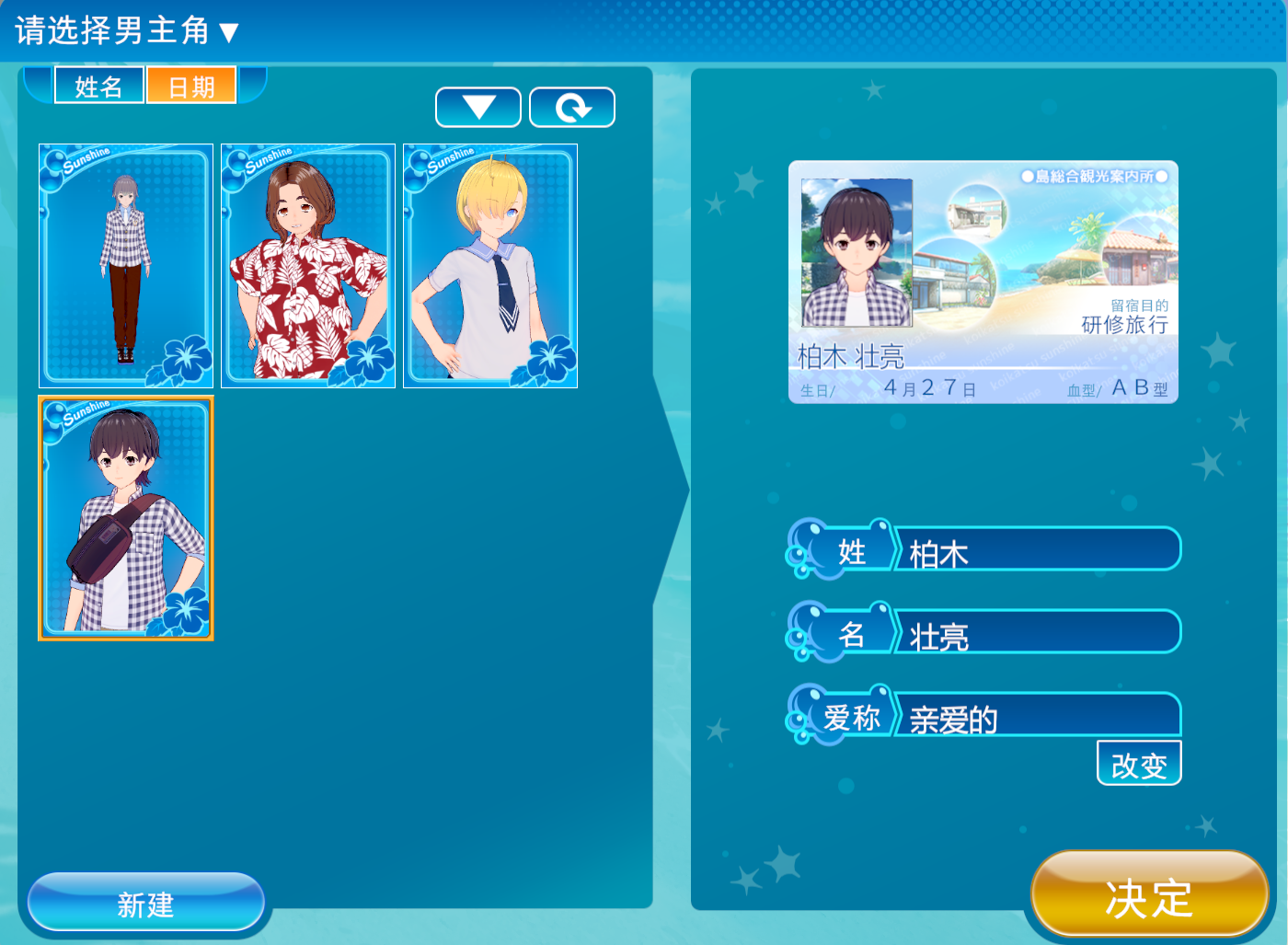Click the bubble badge labeled 姓
Viewport: 1288px width, 945px height.
(852, 548)
